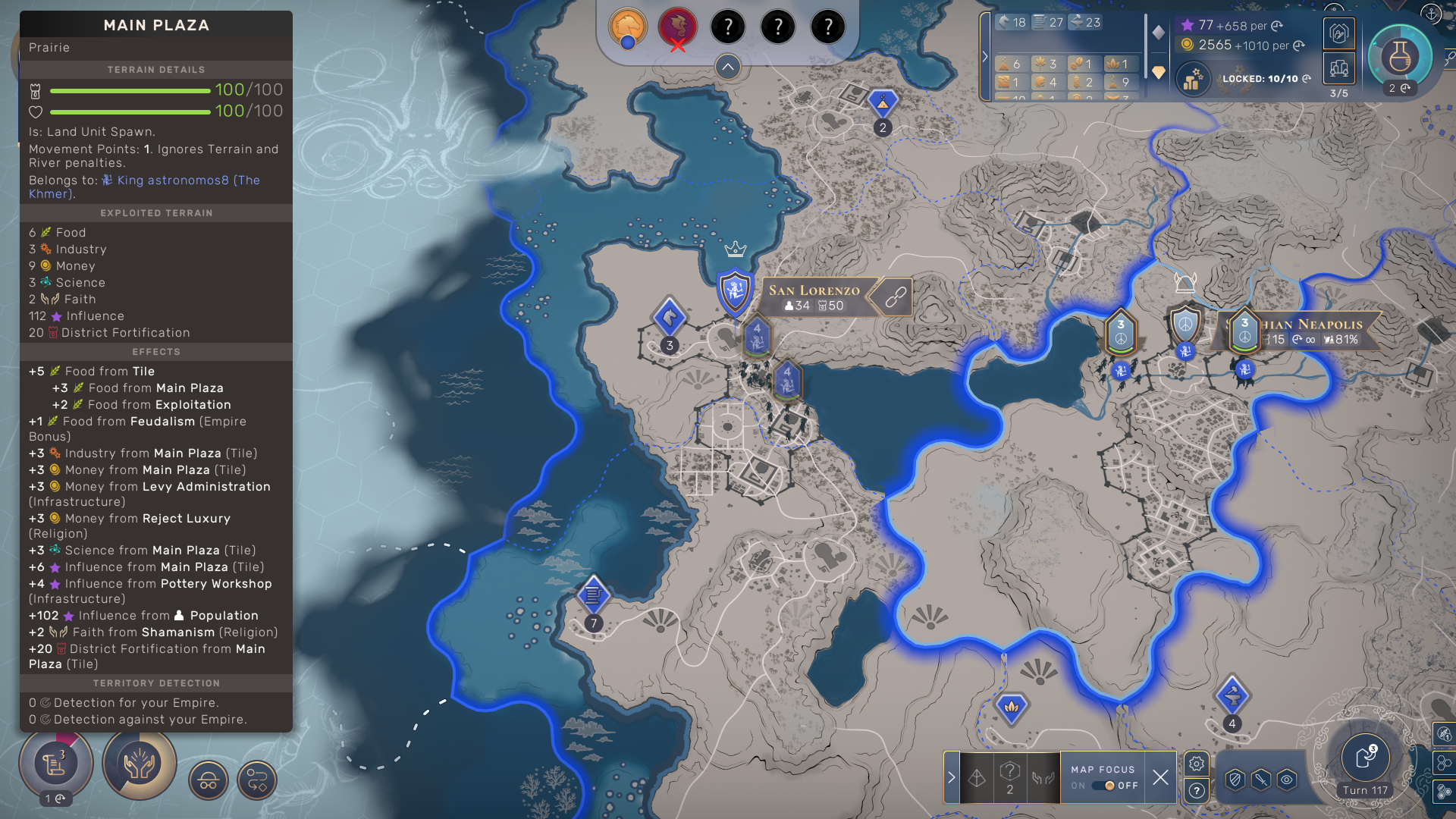Open the question mark help button
This screenshot has width=1456, height=819.
1197,791
